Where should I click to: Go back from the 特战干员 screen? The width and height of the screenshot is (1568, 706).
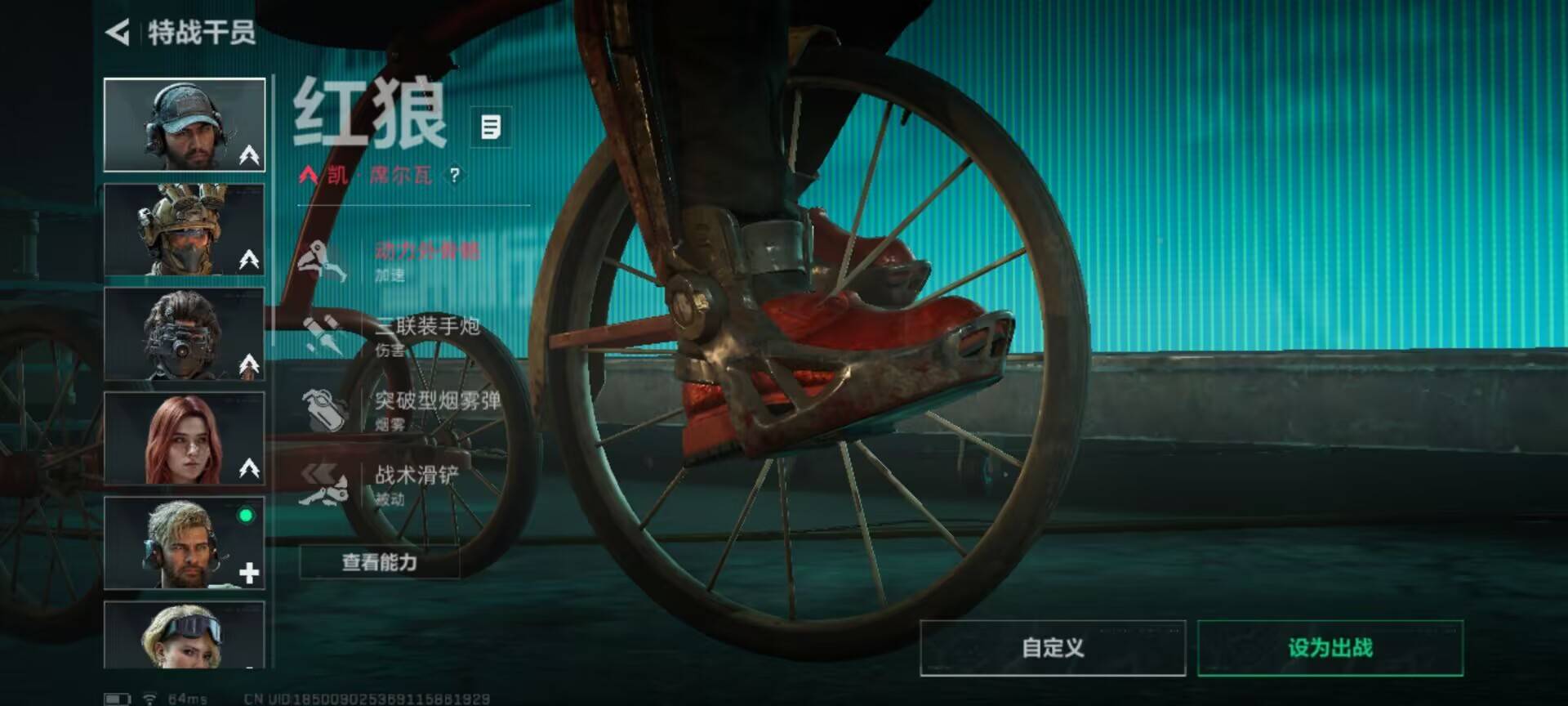click(x=118, y=34)
